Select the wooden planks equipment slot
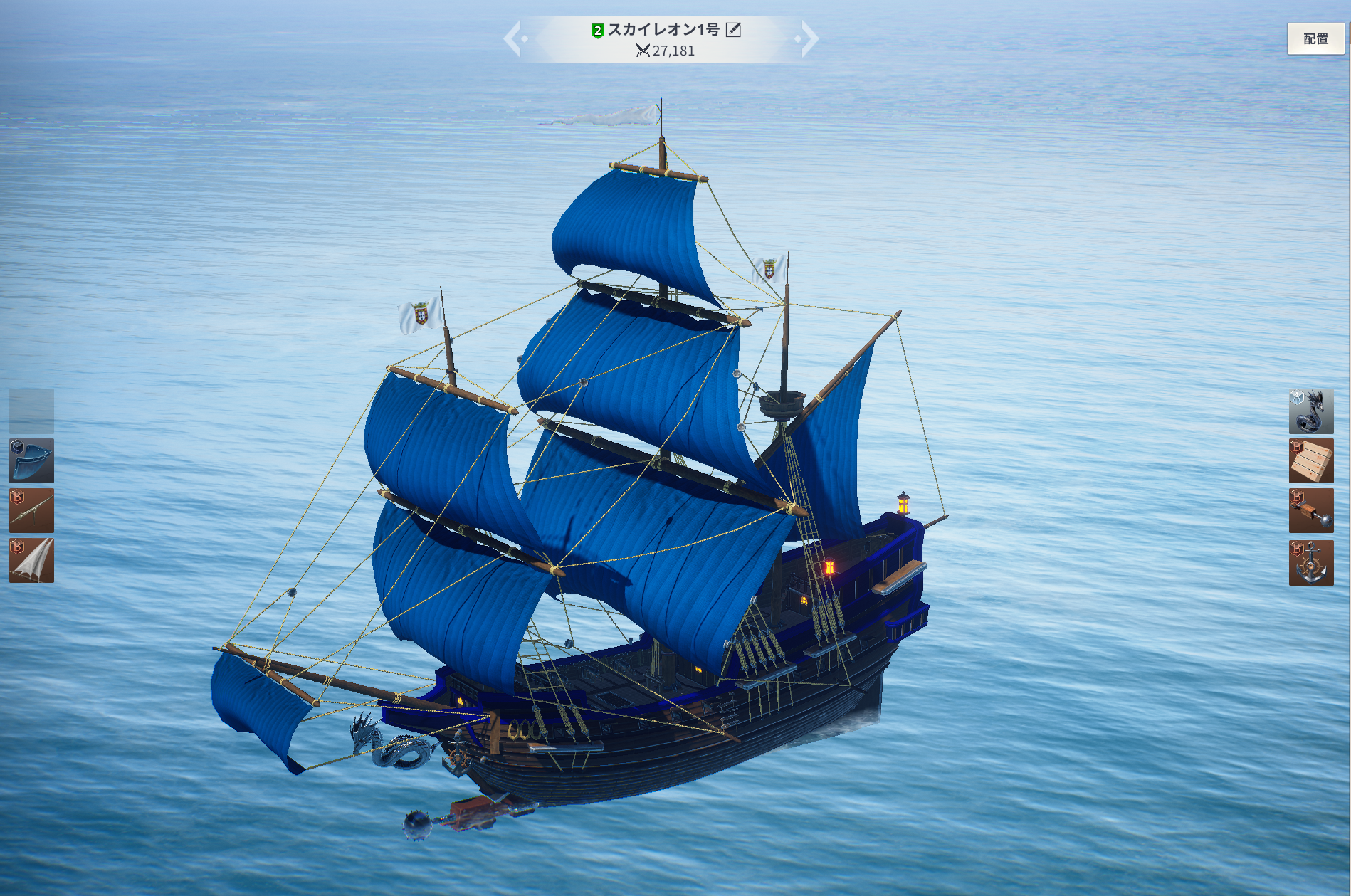 click(1311, 461)
